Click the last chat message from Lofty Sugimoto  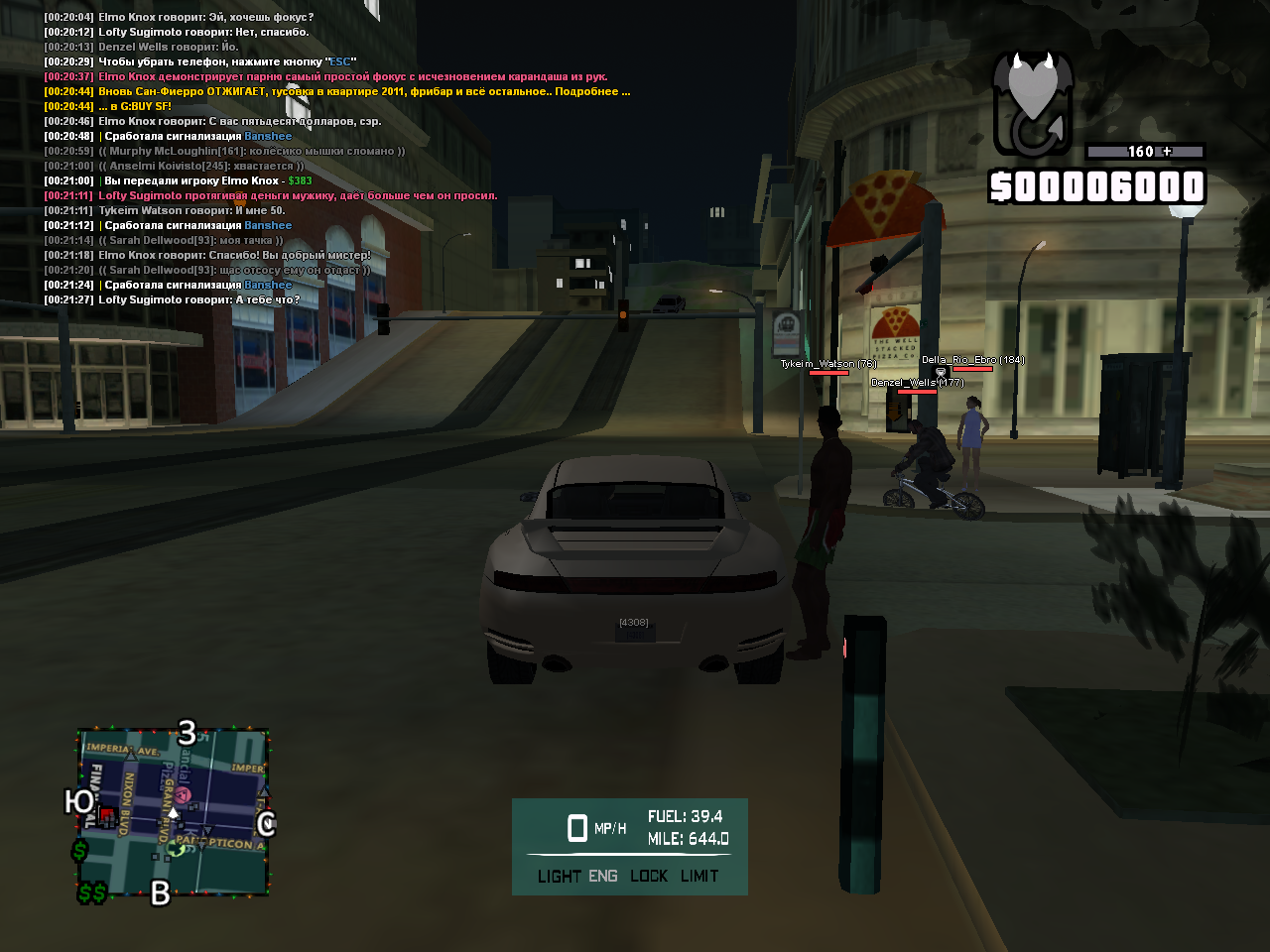[x=198, y=299]
